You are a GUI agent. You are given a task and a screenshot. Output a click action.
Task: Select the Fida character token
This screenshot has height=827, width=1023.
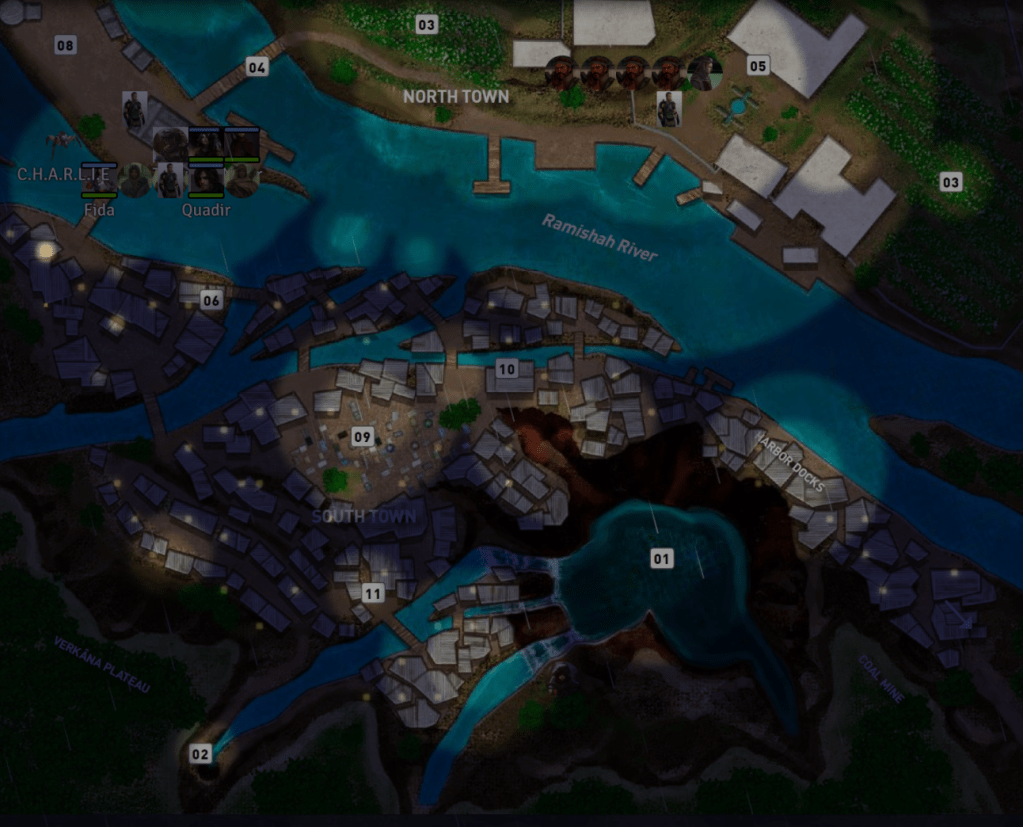pos(99,180)
